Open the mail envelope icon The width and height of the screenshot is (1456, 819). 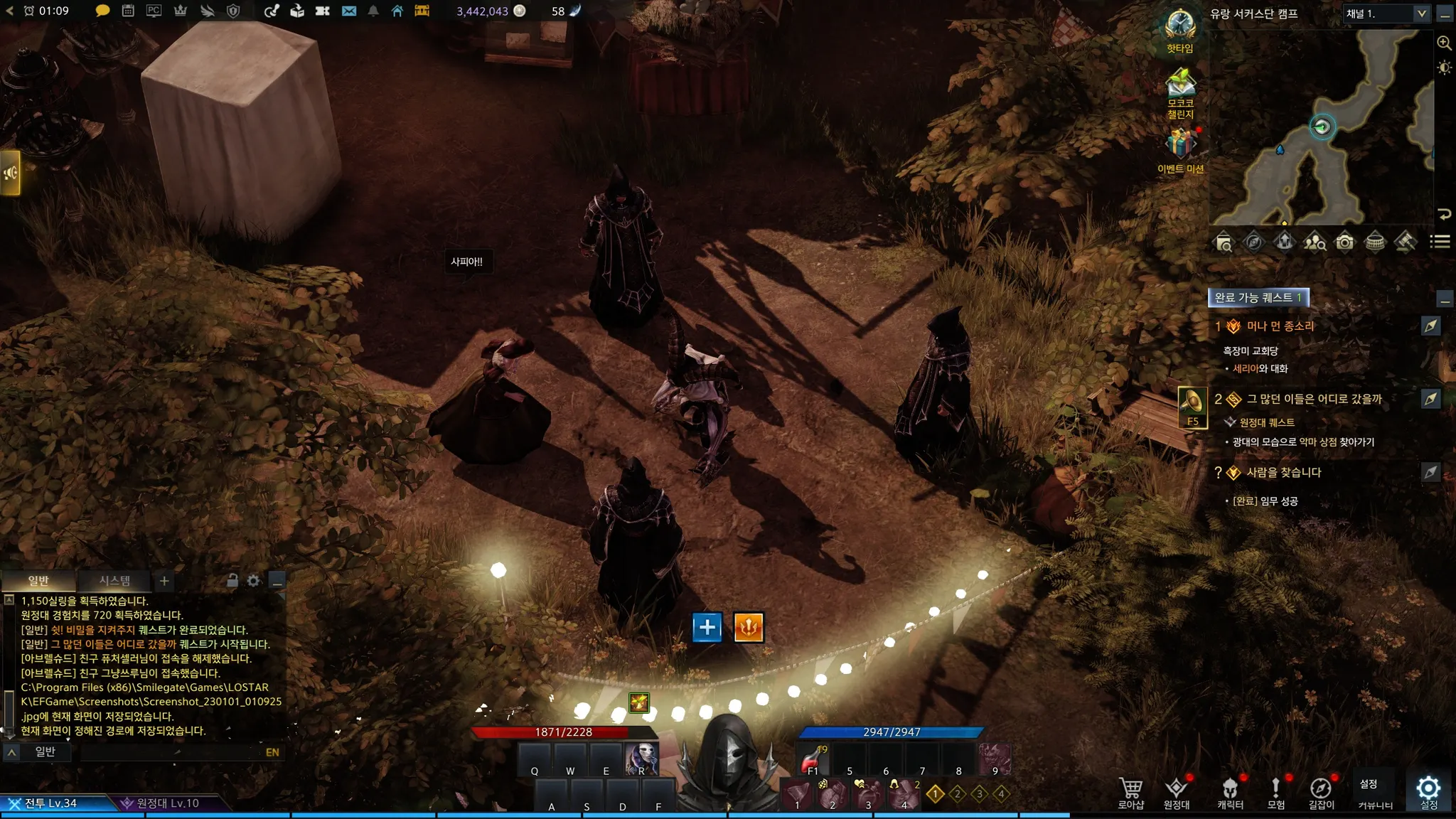click(348, 11)
